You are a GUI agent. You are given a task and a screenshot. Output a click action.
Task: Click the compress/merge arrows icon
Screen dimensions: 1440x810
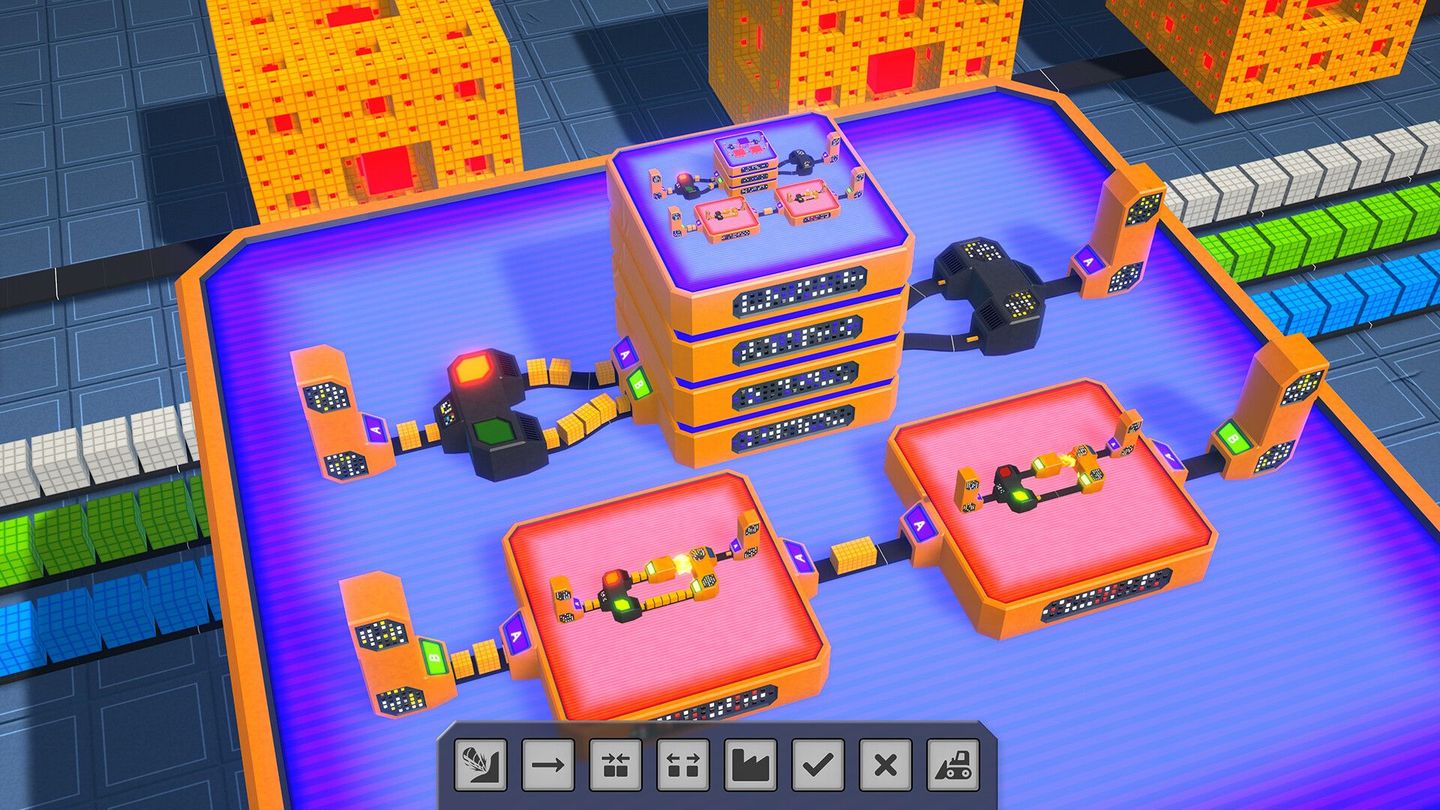[615, 763]
